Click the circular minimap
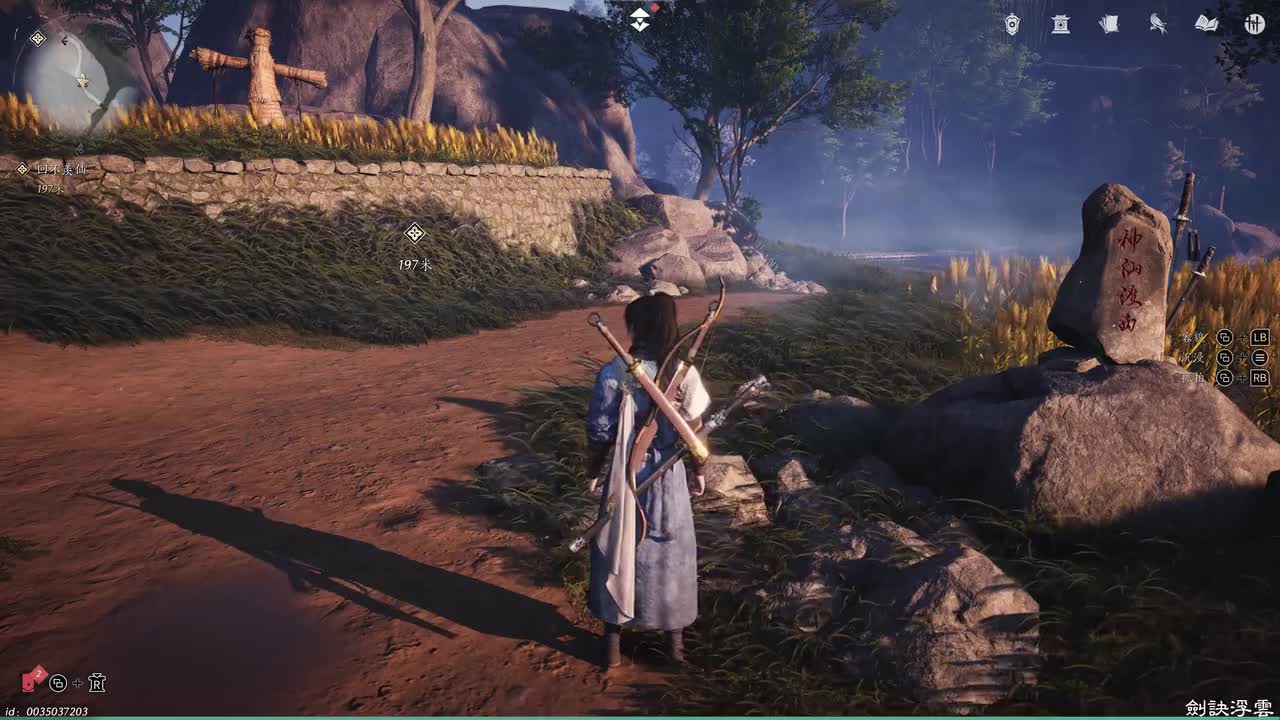 [x=80, y=82]
